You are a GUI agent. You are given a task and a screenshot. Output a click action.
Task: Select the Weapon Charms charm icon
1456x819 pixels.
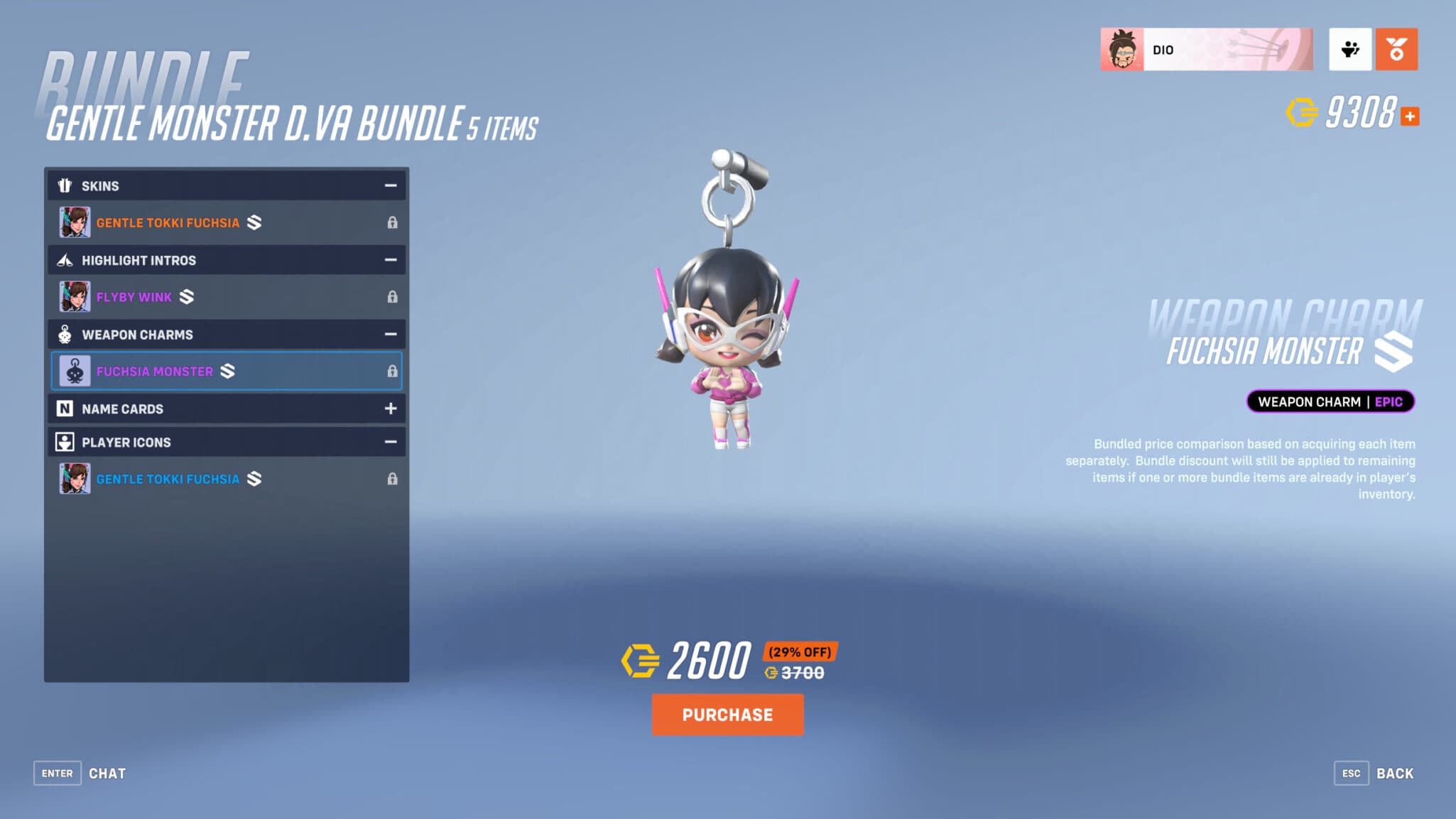[65, 334]
